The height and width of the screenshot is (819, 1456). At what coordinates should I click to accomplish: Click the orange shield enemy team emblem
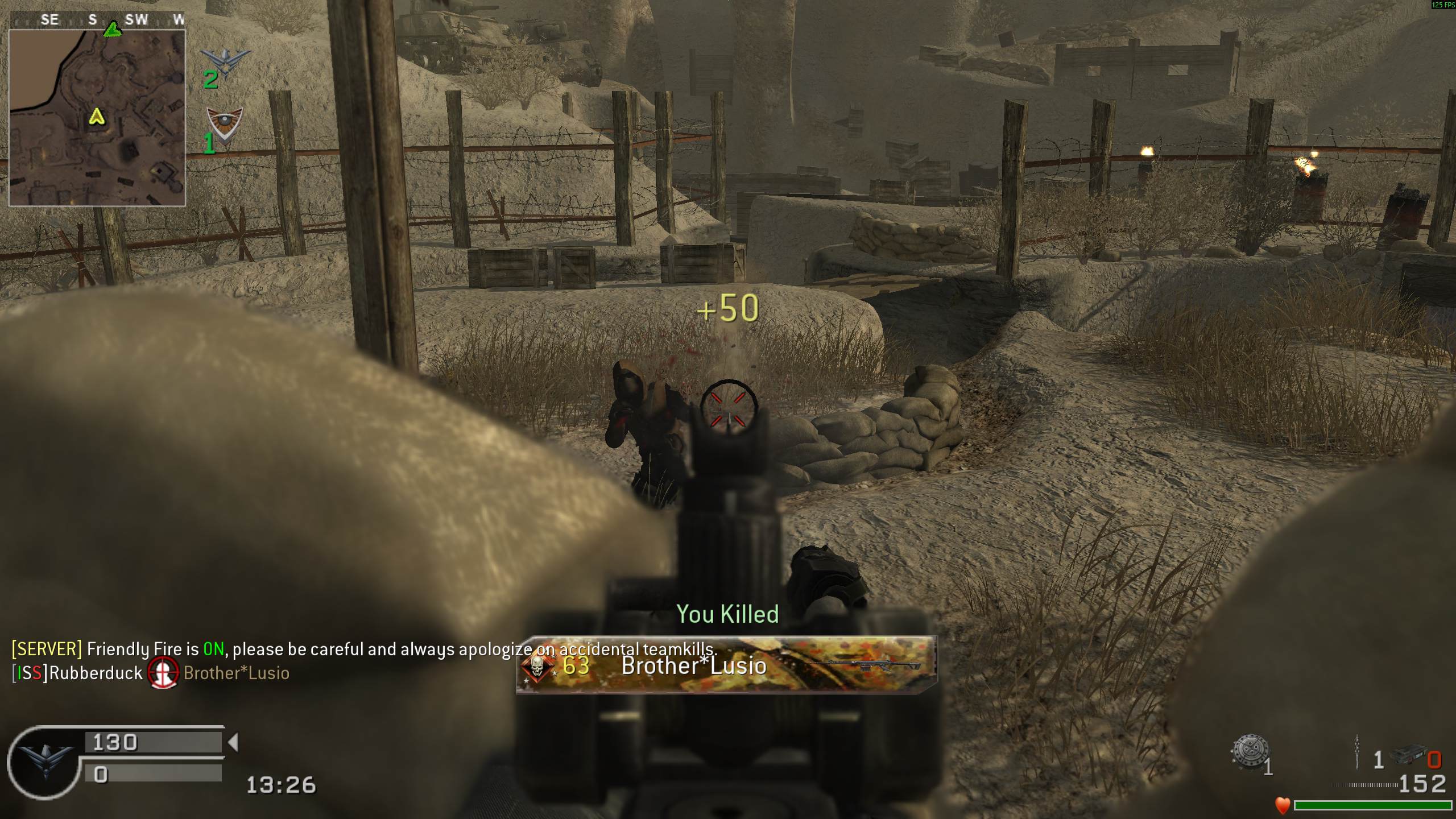pos(225,122)
